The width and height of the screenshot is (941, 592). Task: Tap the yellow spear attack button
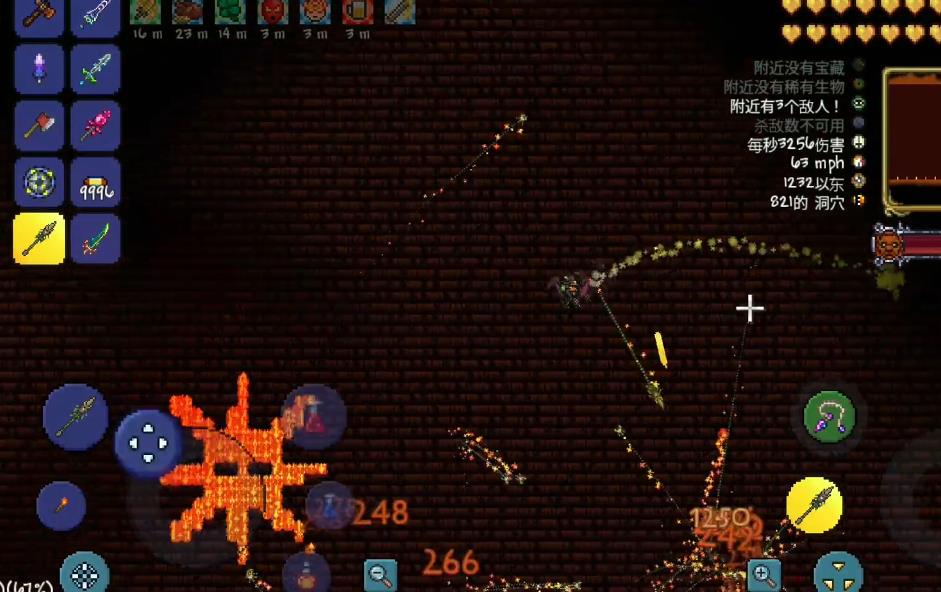pyautogui.click(x=814, y=504)
